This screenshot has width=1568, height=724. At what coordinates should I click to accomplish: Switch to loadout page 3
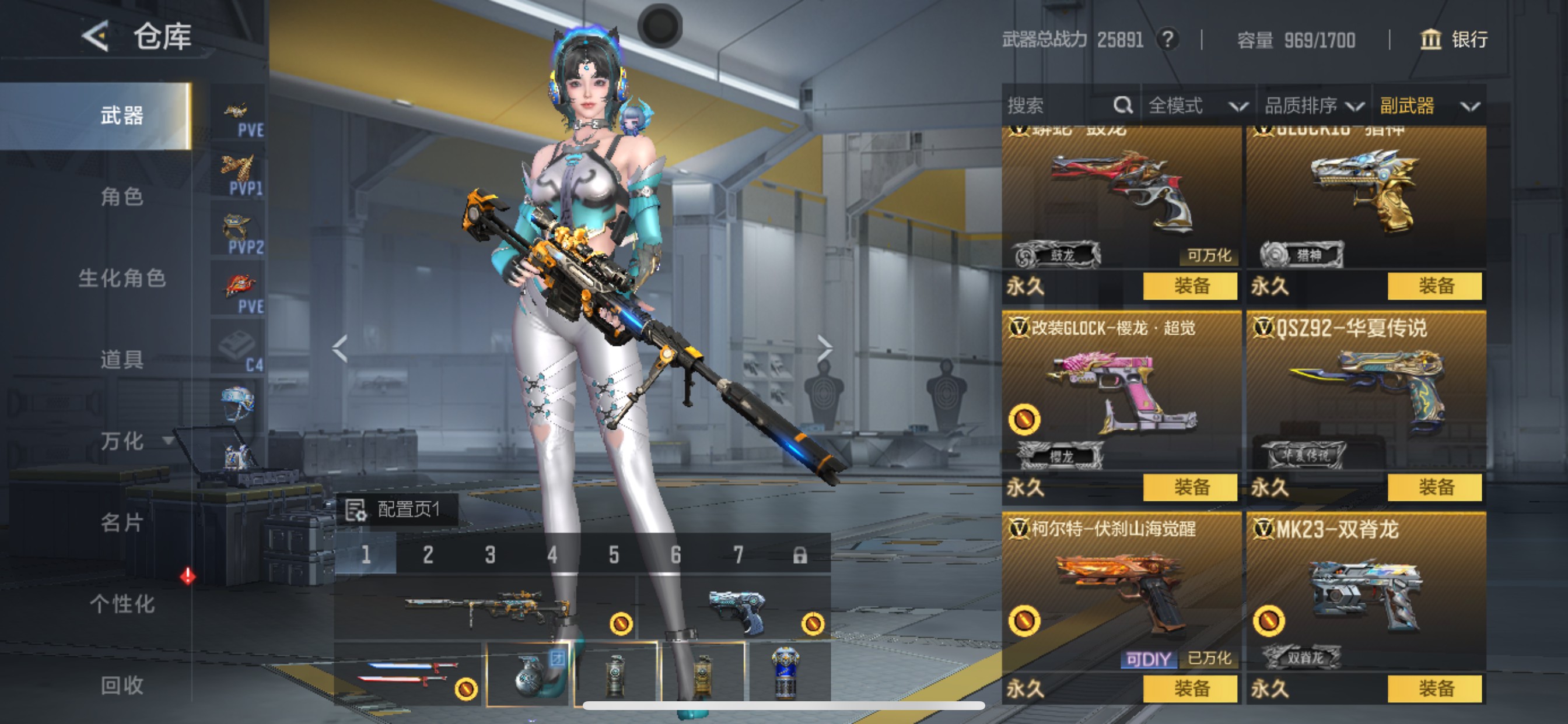(x=490, y=555)
